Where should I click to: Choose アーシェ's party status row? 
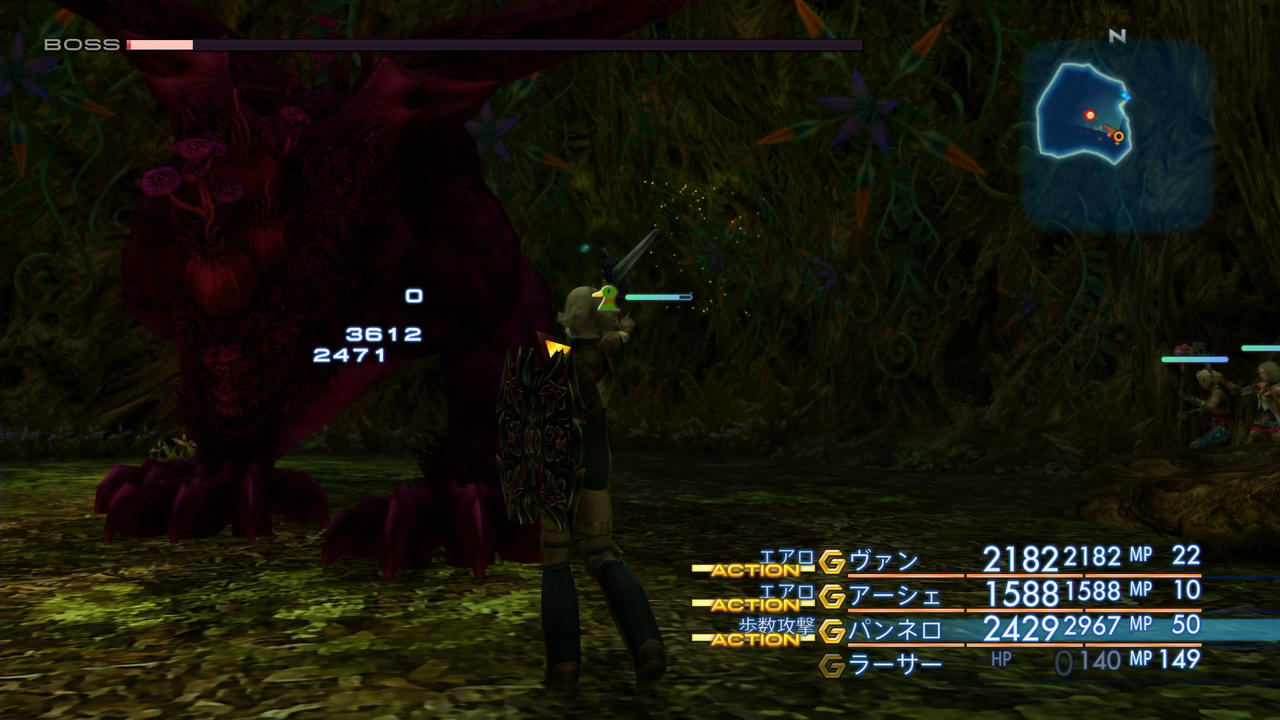[x=895, y=596]
